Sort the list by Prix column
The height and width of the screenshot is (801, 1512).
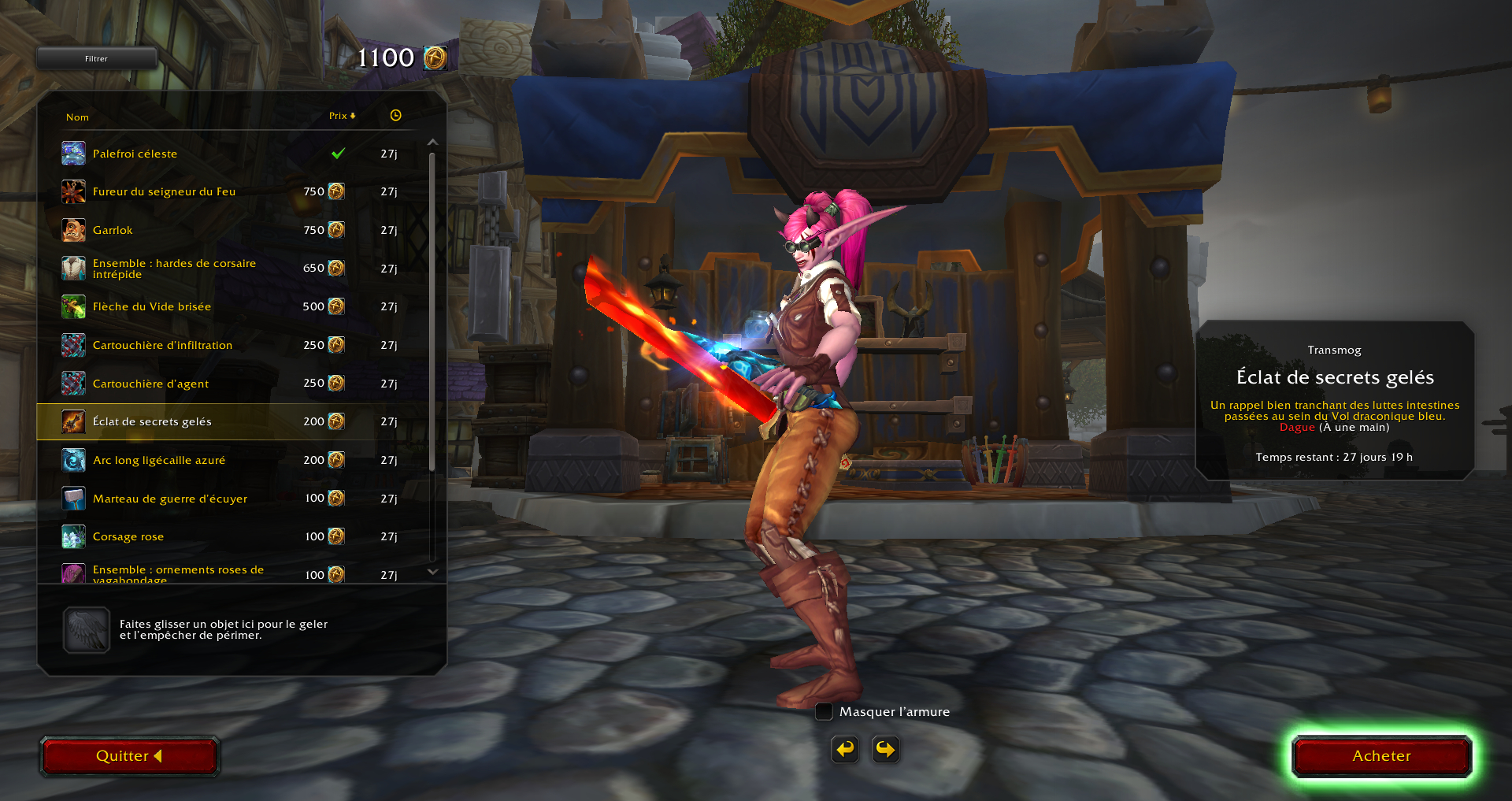[x=342, y=116]
